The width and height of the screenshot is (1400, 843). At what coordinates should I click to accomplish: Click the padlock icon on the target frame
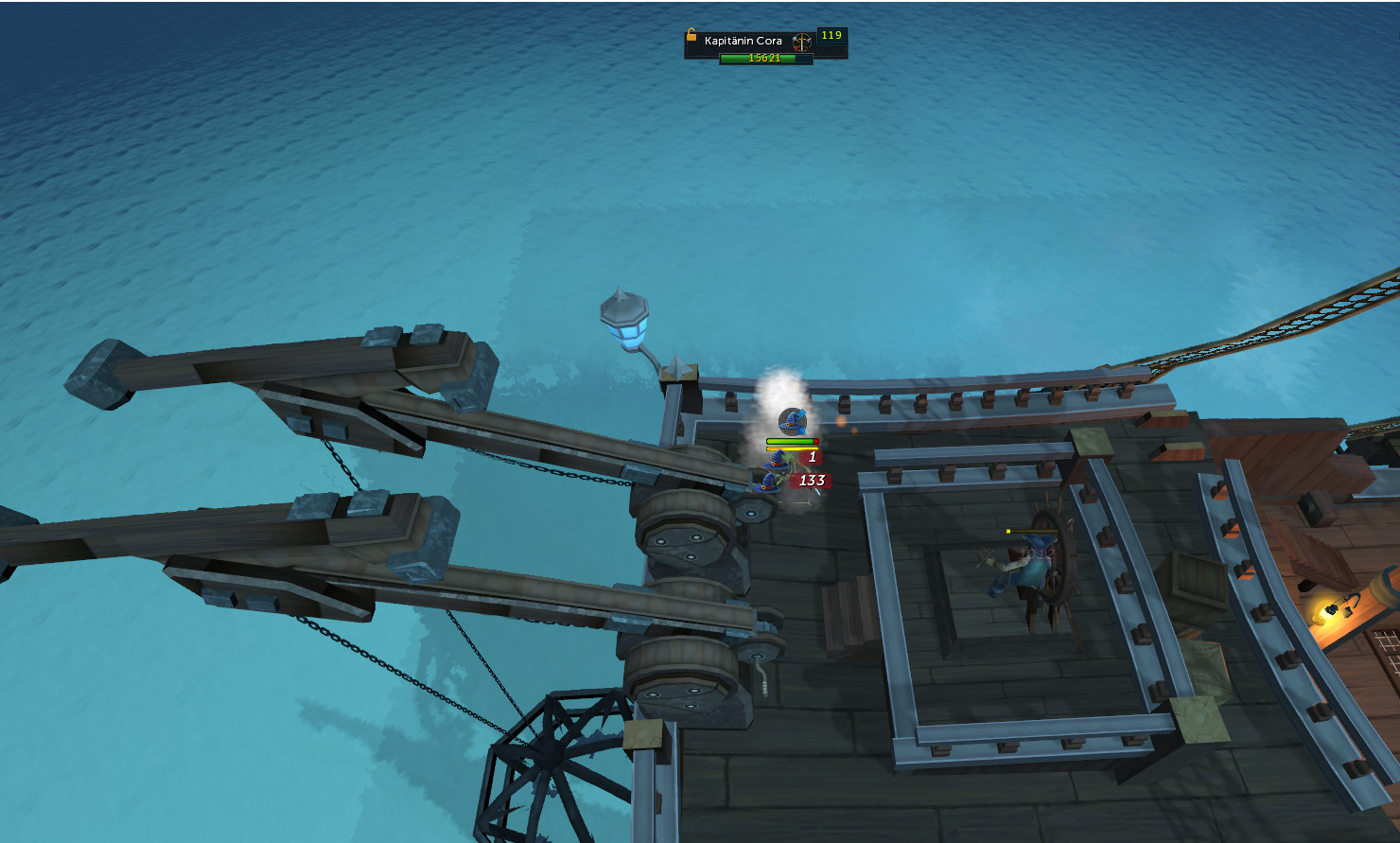pyautogui.click(x=691, y=36)
